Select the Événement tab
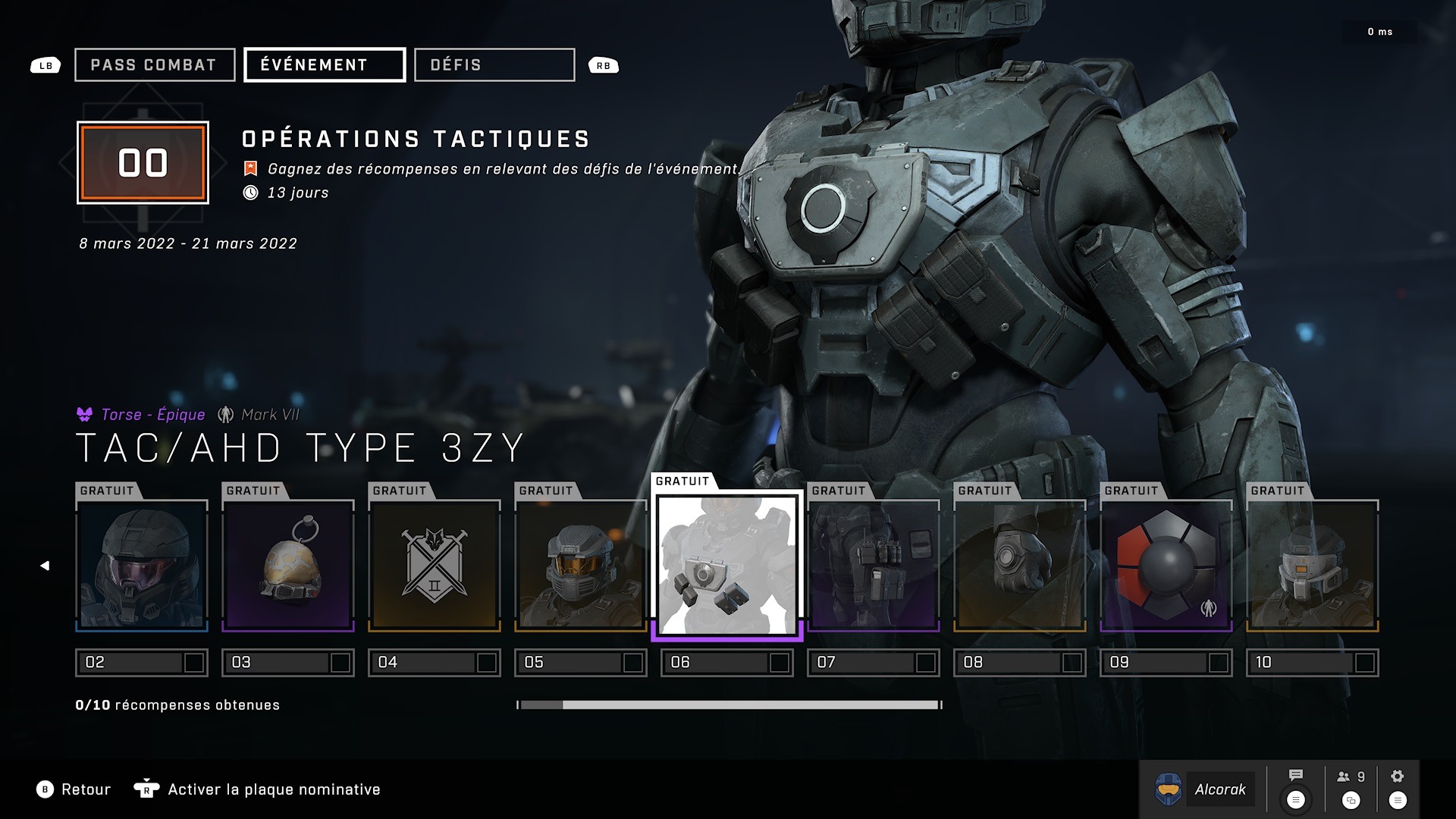This screenshot has width=1456, height=819. (325, 65)
